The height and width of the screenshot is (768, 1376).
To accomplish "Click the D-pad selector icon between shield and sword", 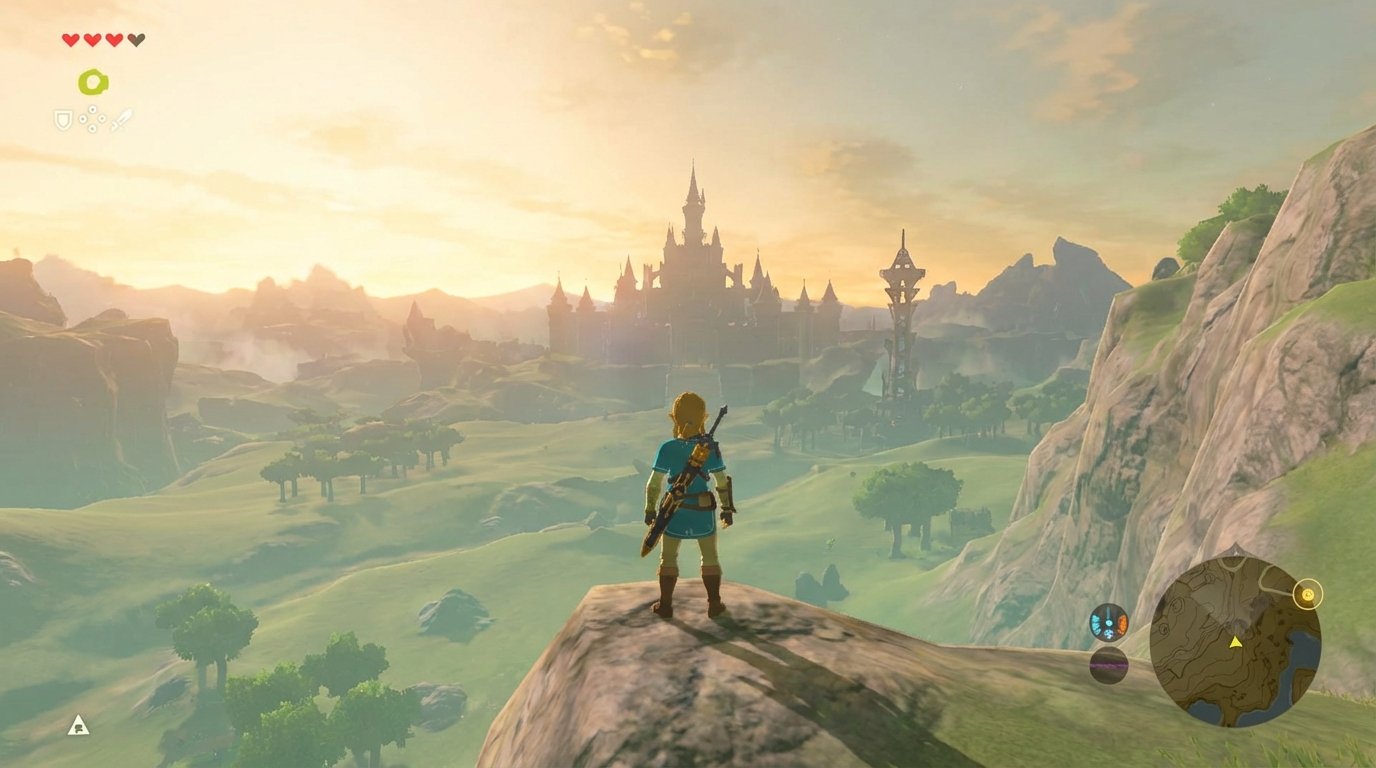I will click(x=92, y=118).
